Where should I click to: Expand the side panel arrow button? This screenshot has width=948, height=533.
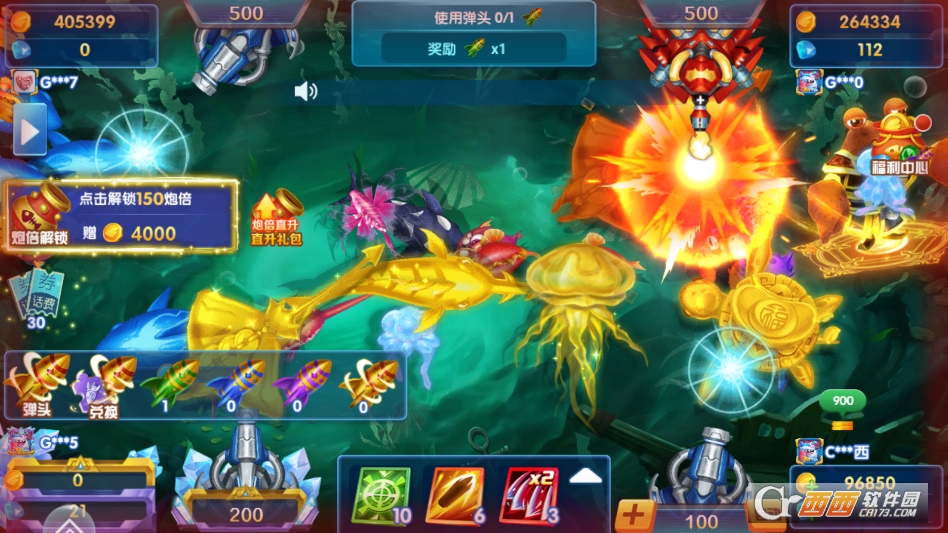[29, 131]
